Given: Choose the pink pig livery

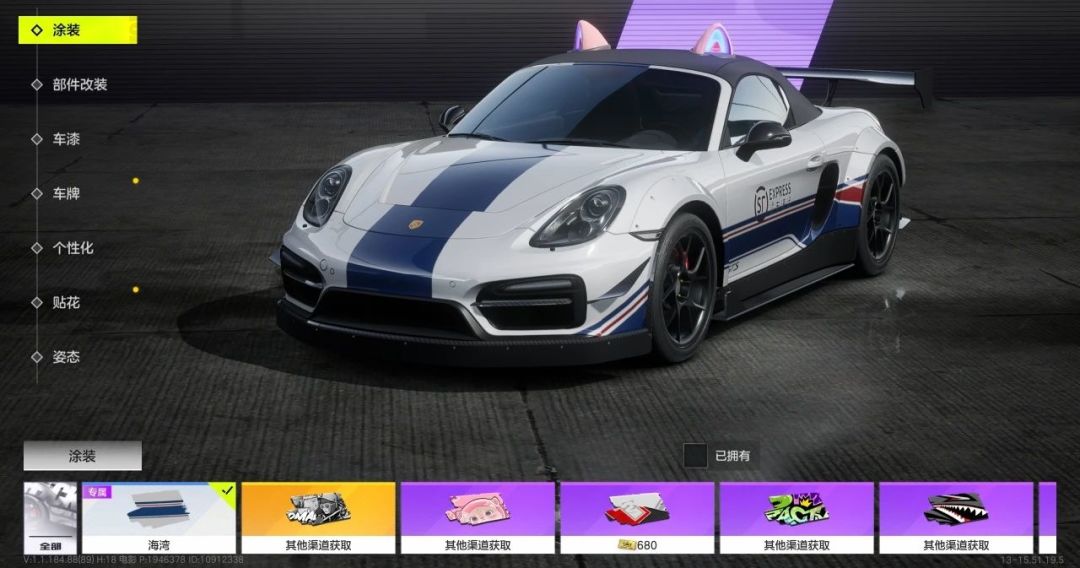Looking at the screenshot, I should click(478, 518).
